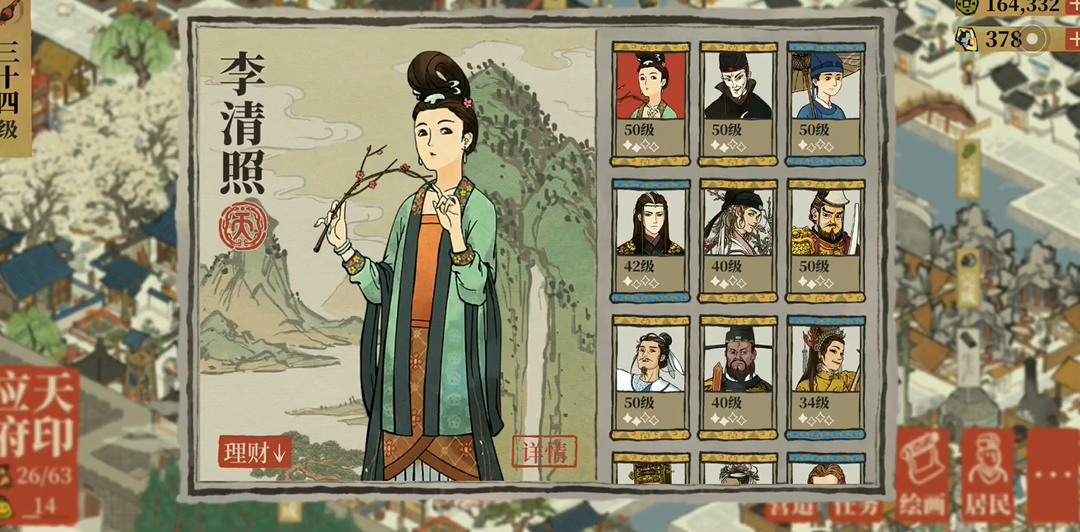Select the blue-hat boy character card
Viewport: 1080px width, 532px height.
(826, 102)
